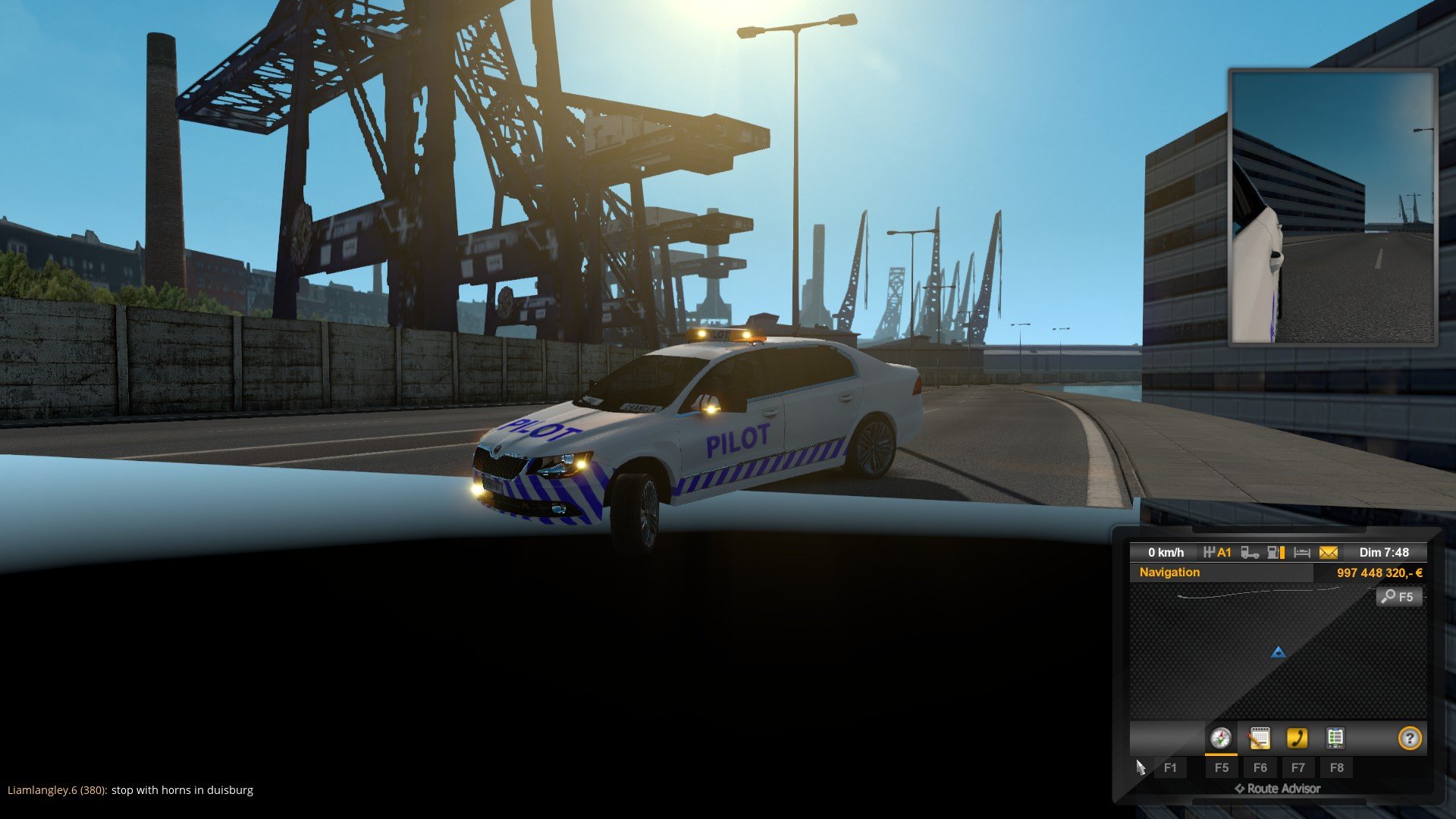1456x819 pixels.
Task: Zoom the Route Advisor map with magnifier
Action: 1398,597
